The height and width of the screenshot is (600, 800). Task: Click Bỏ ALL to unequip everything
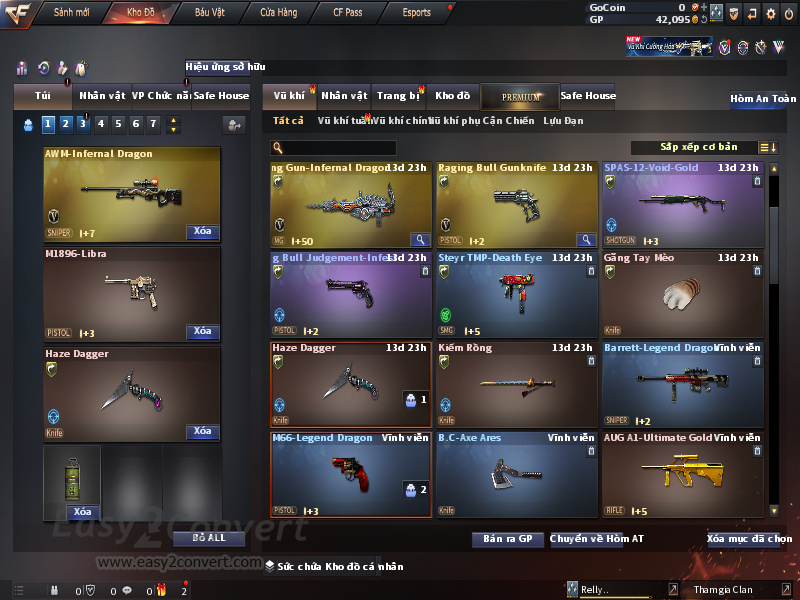[209, 538]
